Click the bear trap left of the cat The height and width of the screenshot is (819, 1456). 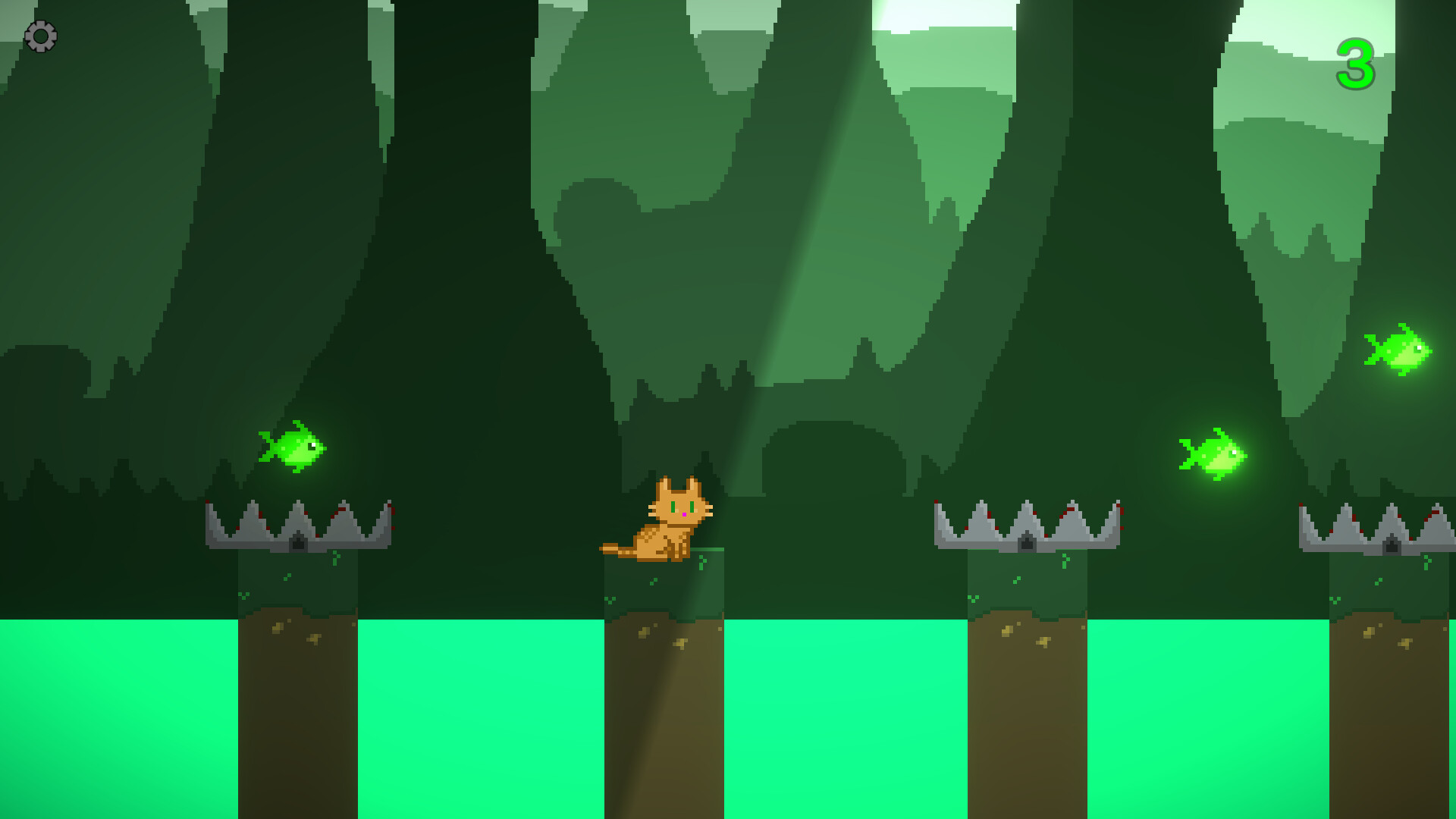click(x=300, y=523)
